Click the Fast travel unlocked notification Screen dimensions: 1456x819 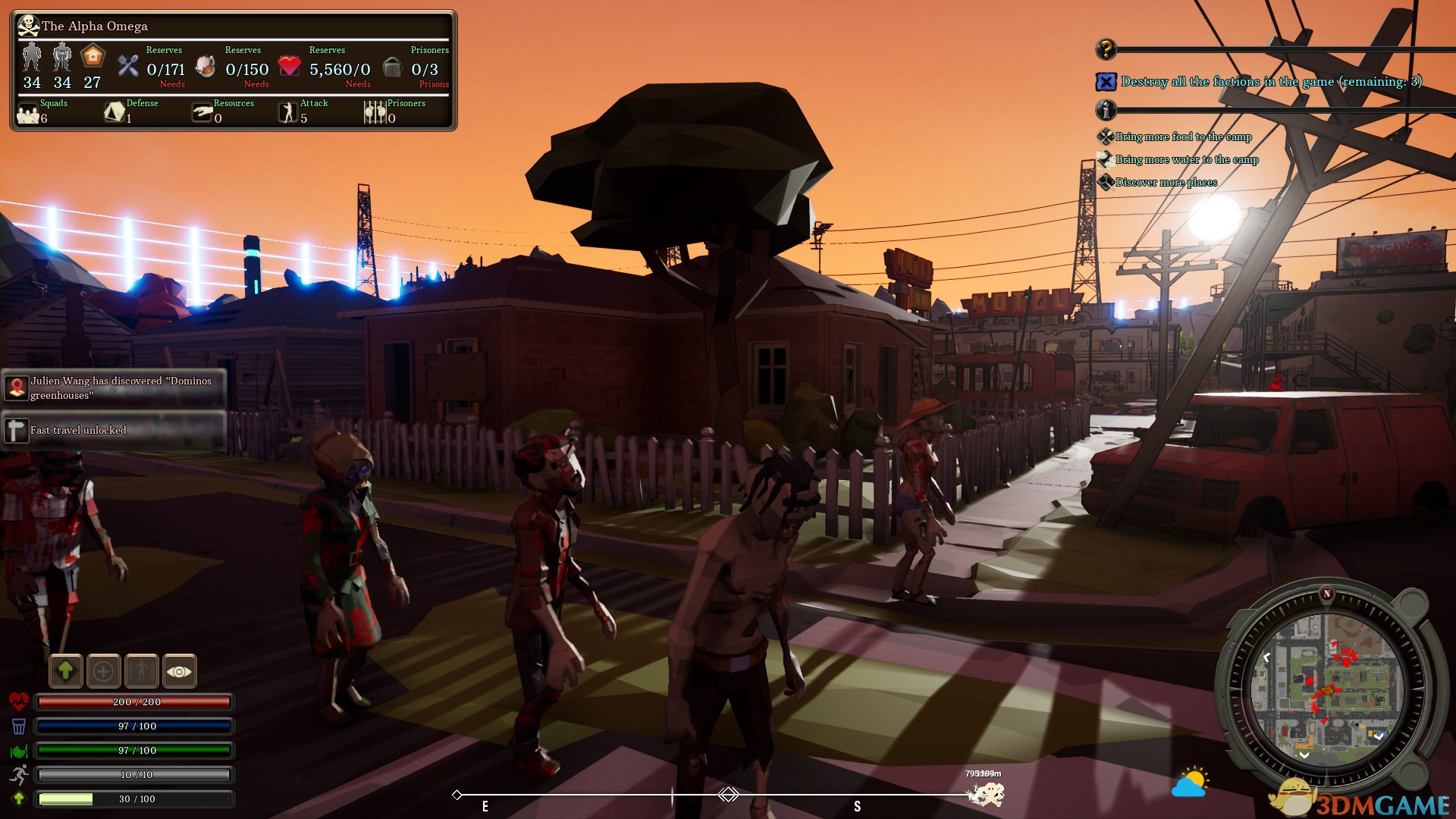(114, 430)
